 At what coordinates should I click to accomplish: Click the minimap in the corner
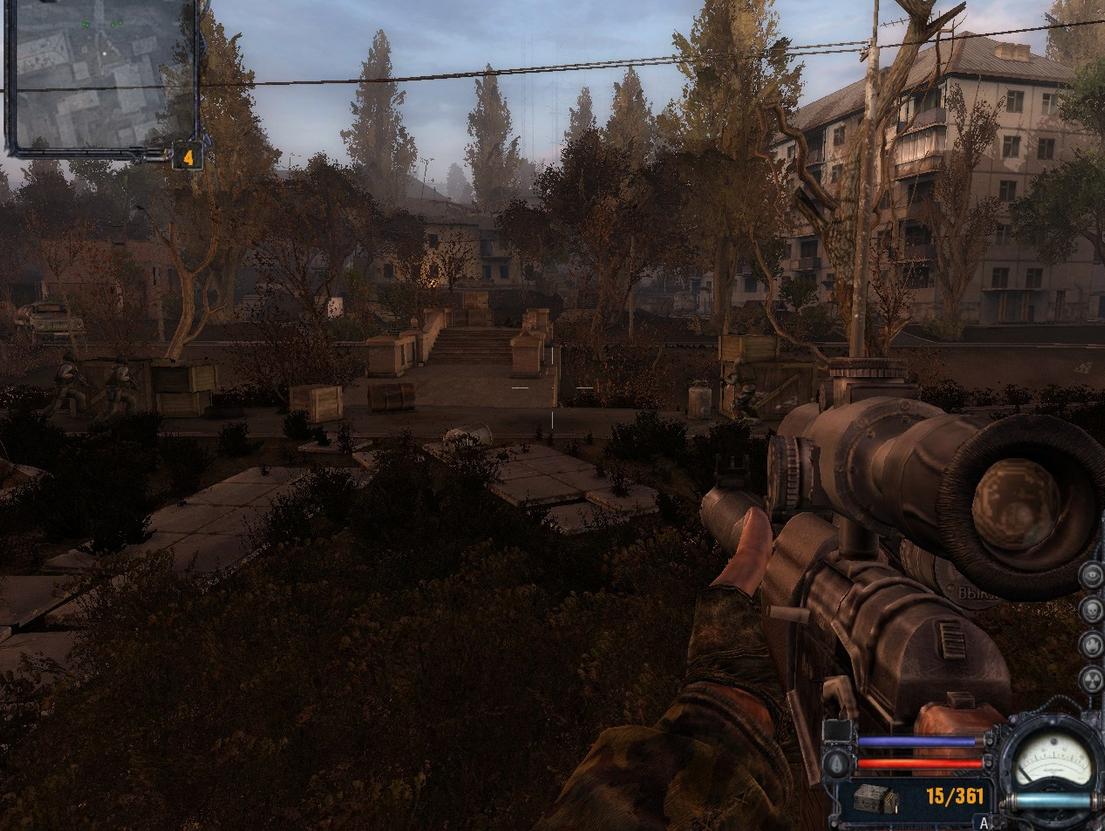point(101,76)
